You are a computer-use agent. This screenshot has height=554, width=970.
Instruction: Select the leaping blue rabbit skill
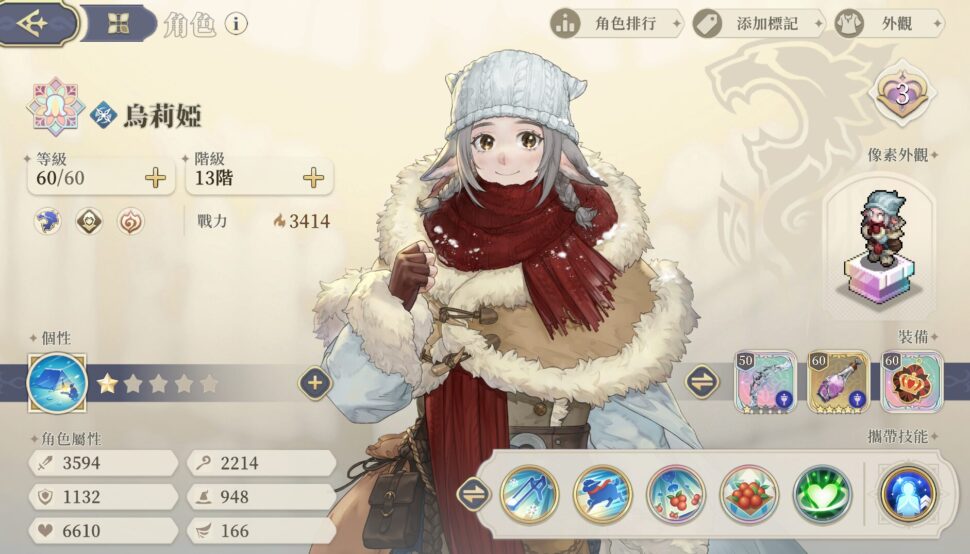coord(602,494)
